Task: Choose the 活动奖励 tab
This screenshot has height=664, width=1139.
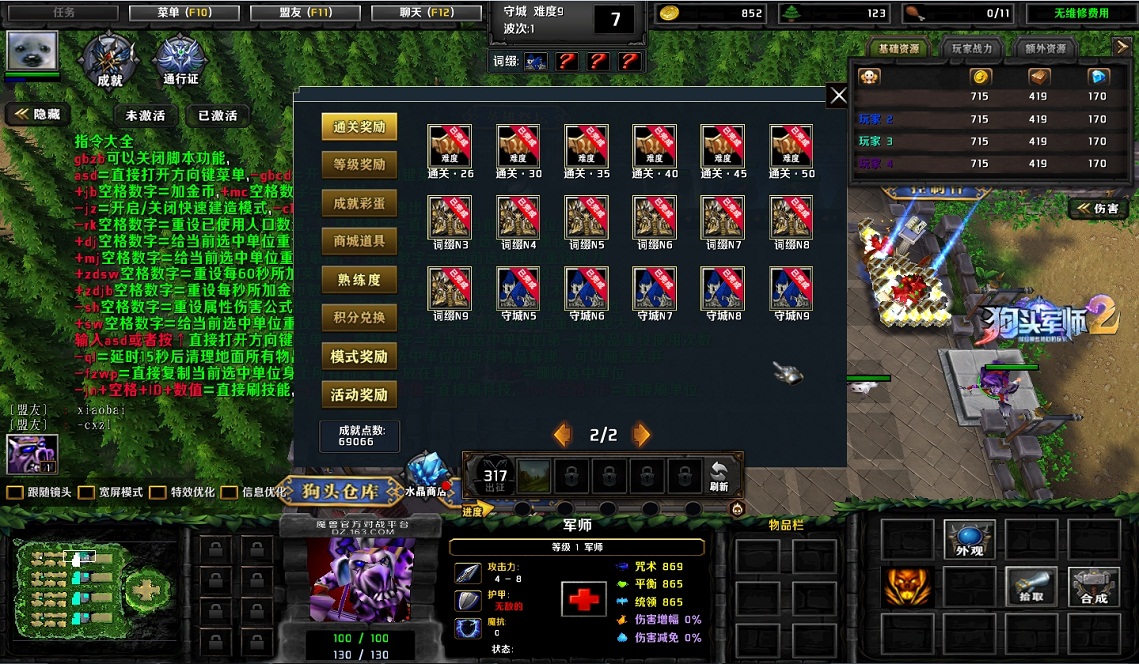Action: pyautogui.click(x=359, y=395)
